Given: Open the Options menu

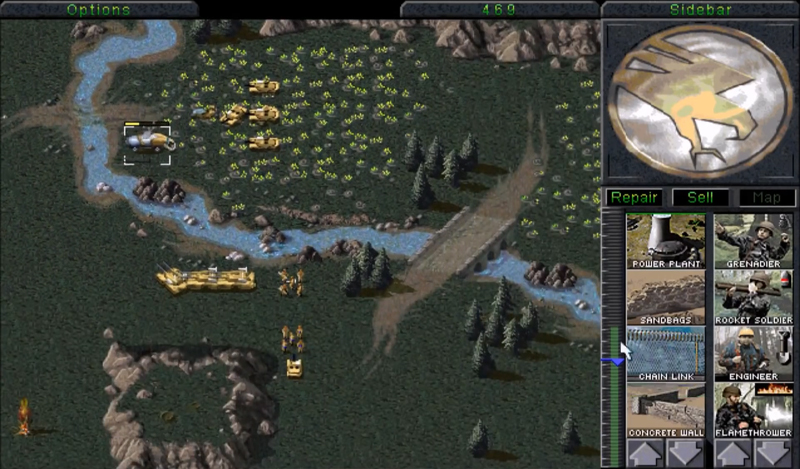Looking at the screenshot, I should (x=99, y=9).
